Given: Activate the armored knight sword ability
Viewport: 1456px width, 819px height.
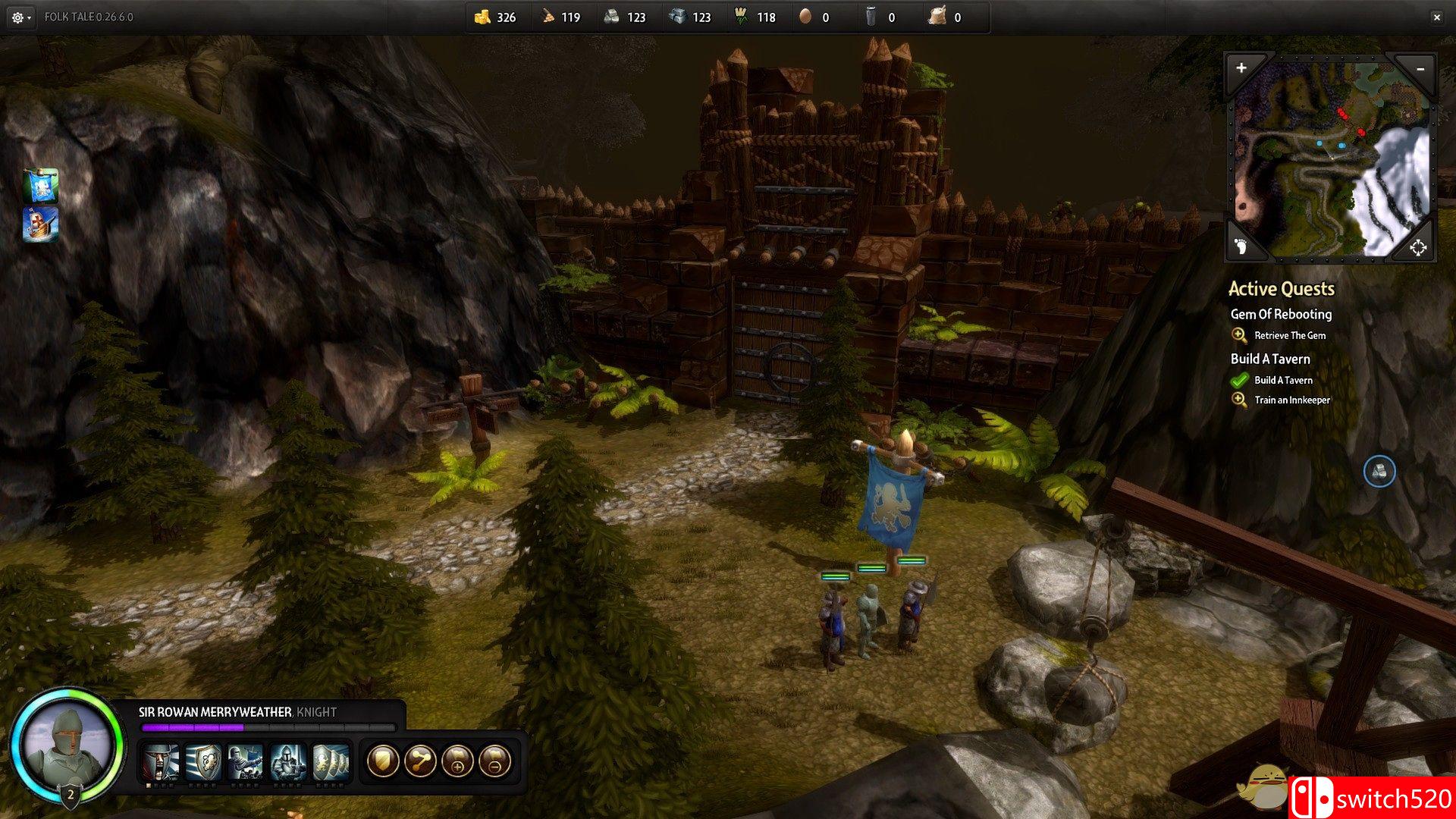Looking at the screenshot, I should click(288, 761).
